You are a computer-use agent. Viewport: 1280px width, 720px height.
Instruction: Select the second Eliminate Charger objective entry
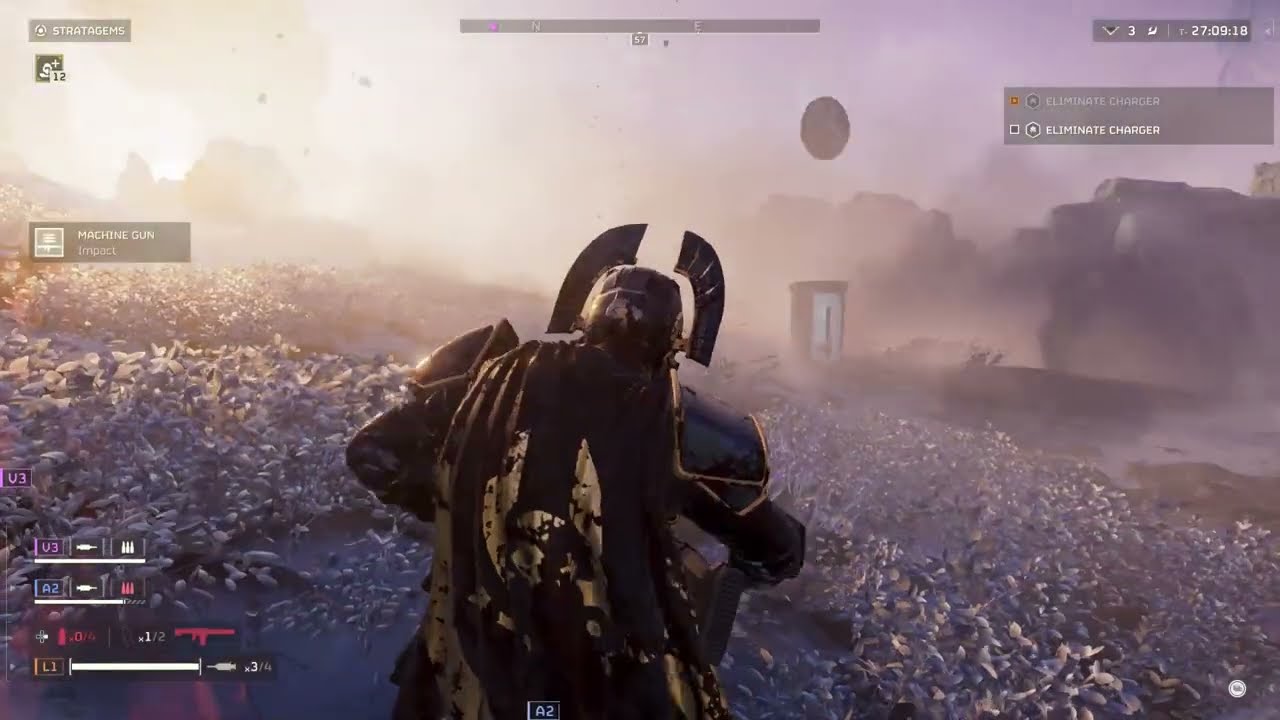(1103, 129)
